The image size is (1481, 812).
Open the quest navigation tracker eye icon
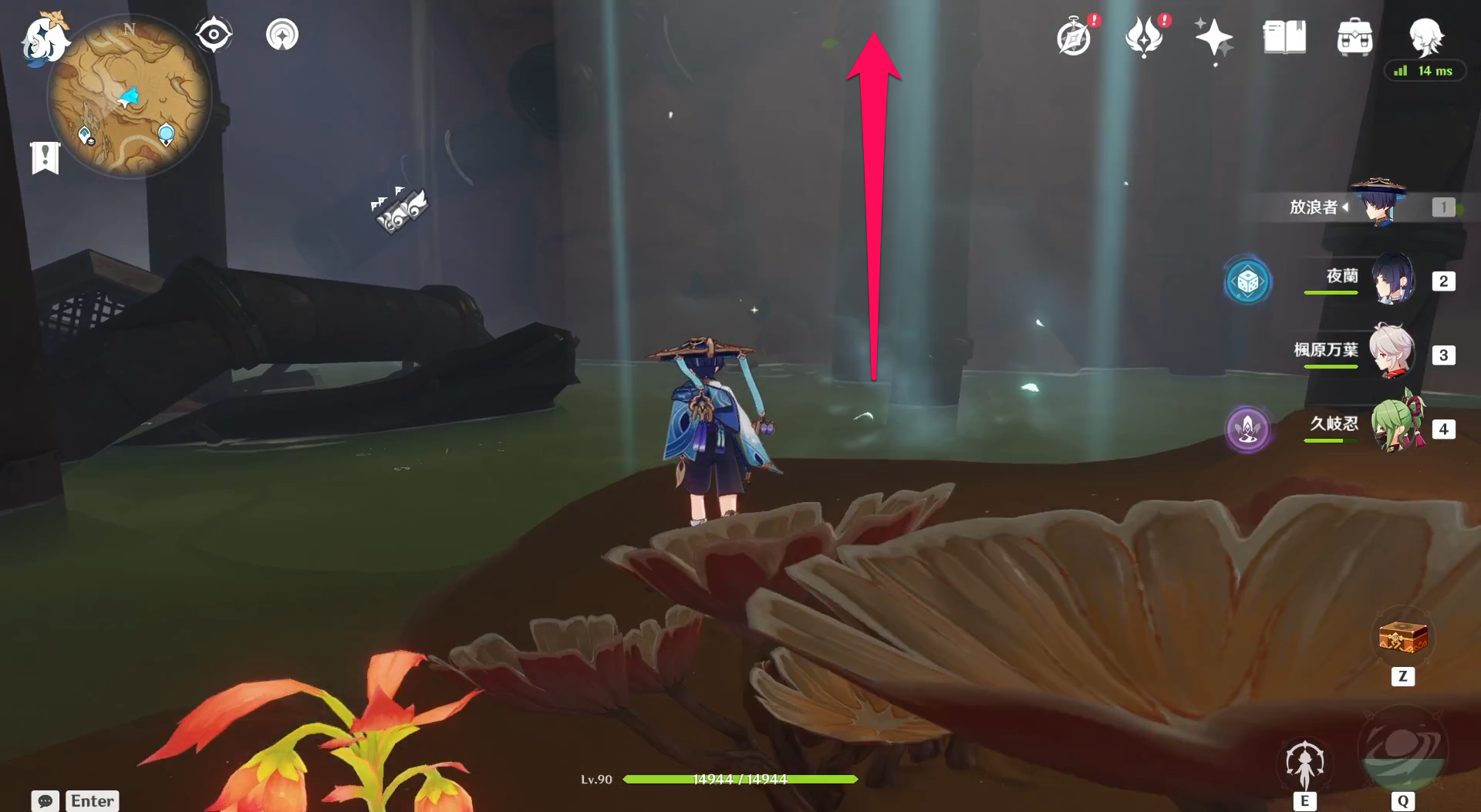click(x=214, y=33)
